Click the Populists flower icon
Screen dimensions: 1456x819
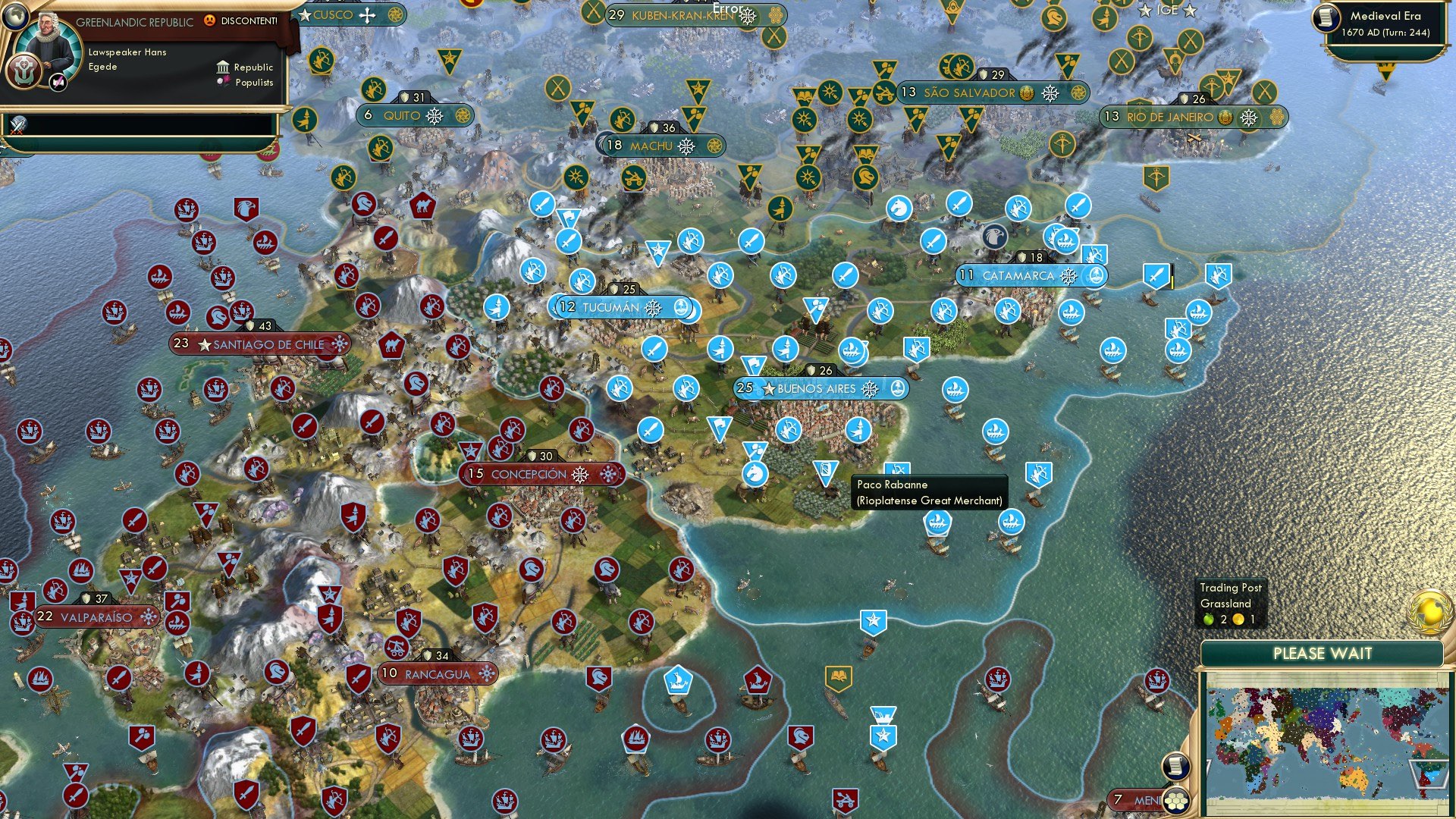pyautogui.click(x=221, y=82)
